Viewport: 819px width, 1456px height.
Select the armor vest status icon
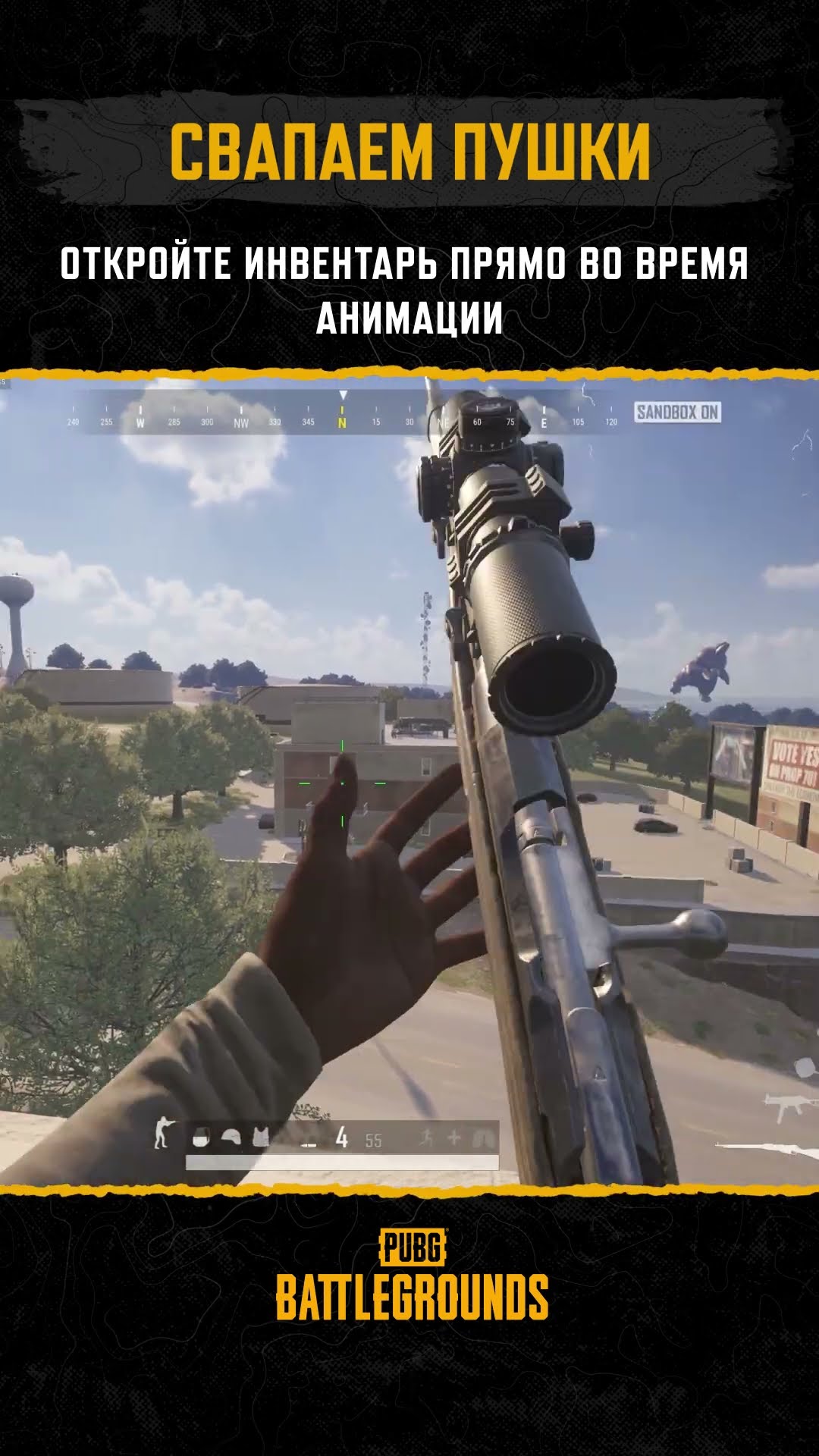pos(261,1137)
